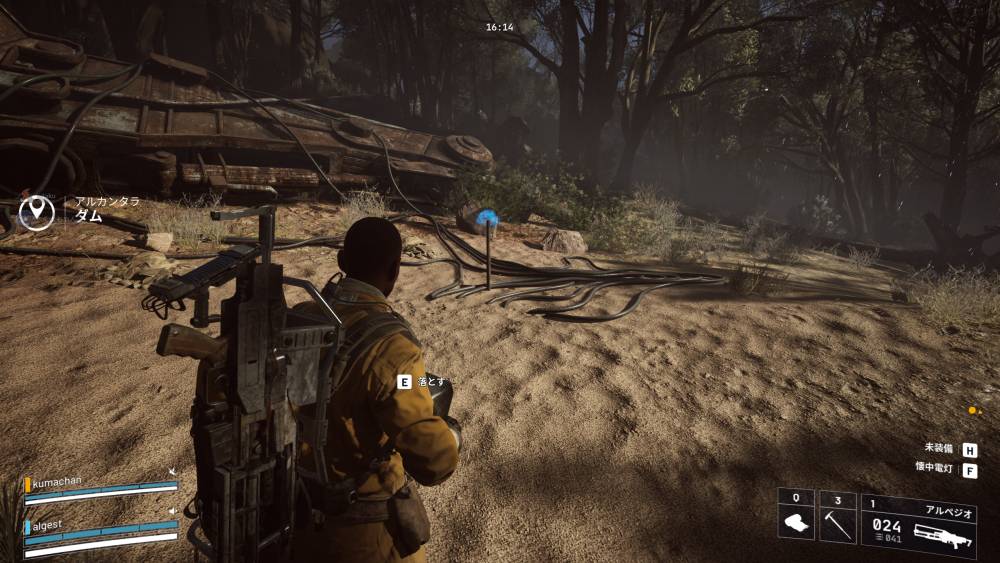The height and width of the screenshot is (563, 1000).
Task: Toggle kumachan's voice speaker icon
Action: [173, 471]
